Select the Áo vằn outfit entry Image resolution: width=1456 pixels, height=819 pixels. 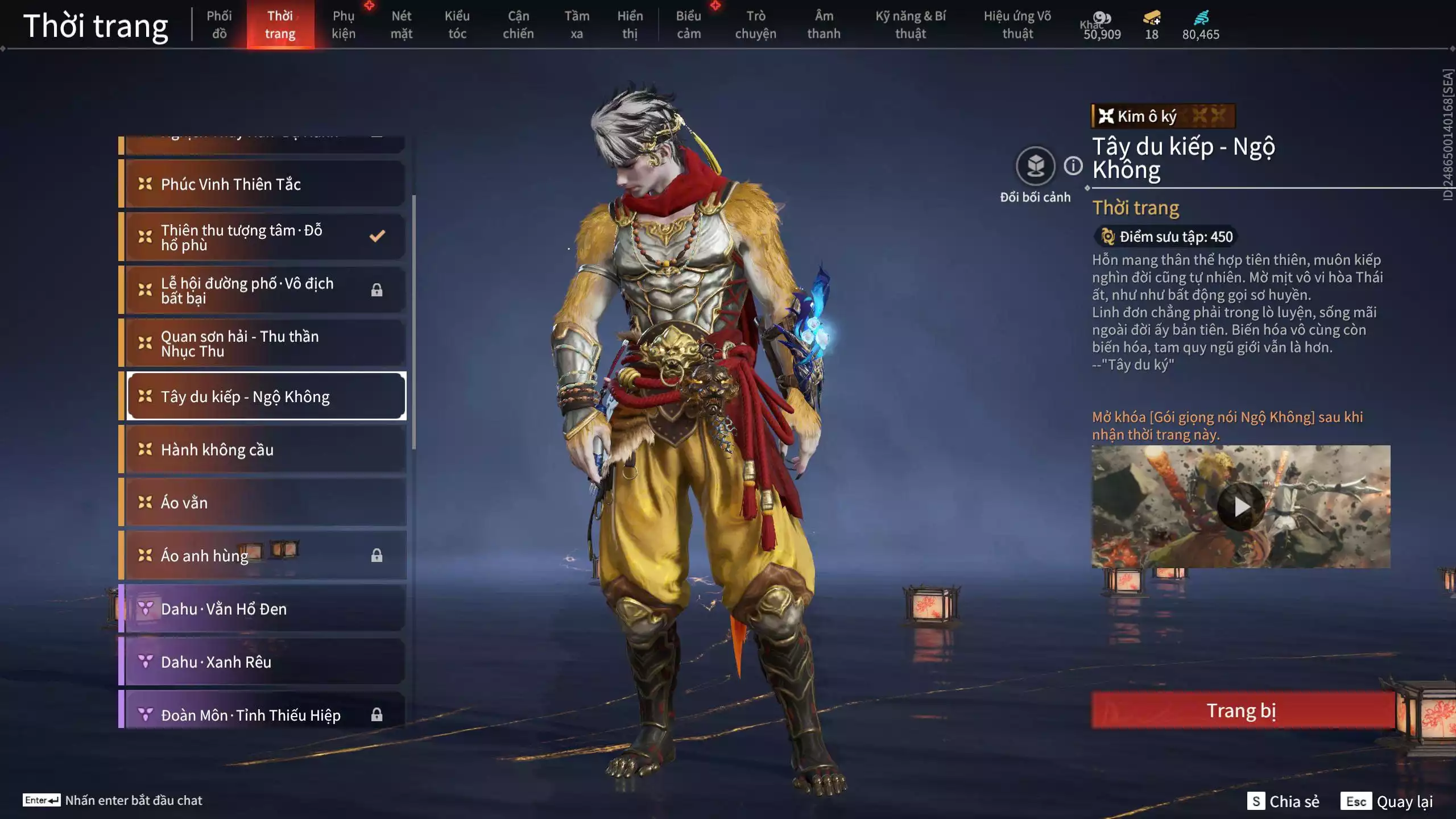tap(265, 503)
